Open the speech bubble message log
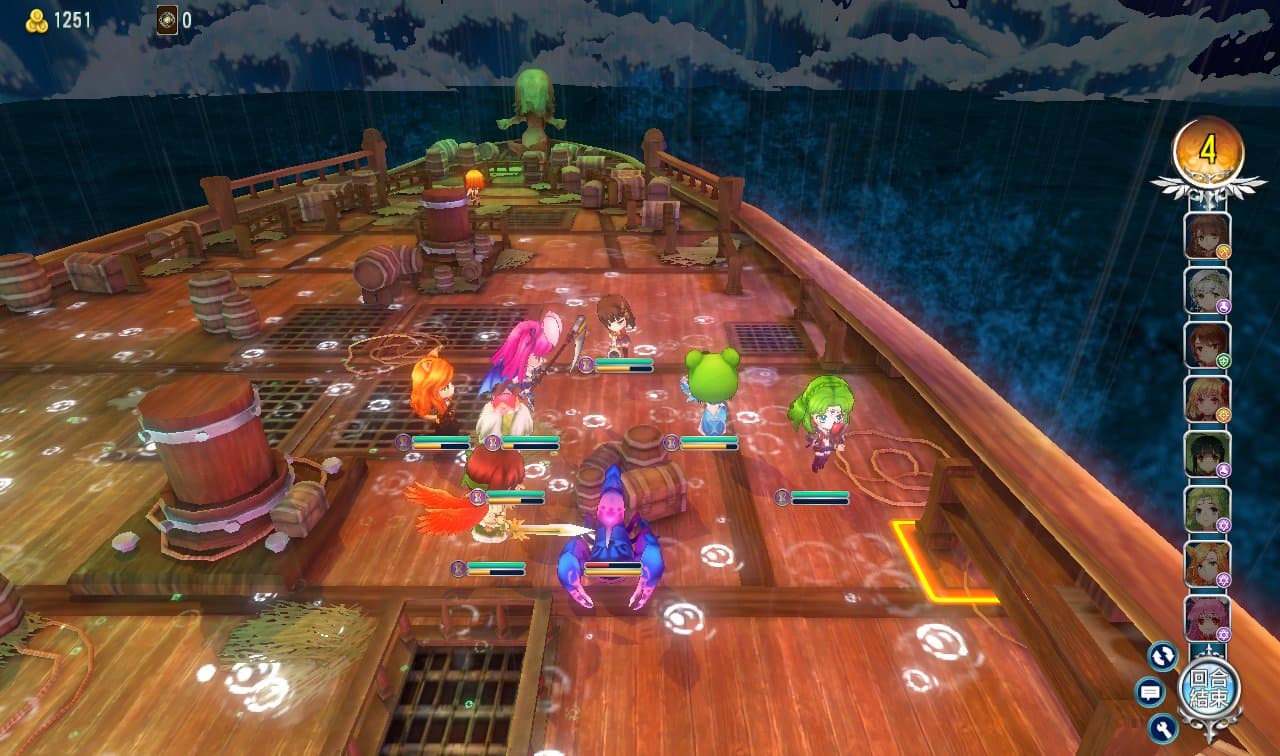Viewport: 1280px width, 756px height. coord(1150,691)
